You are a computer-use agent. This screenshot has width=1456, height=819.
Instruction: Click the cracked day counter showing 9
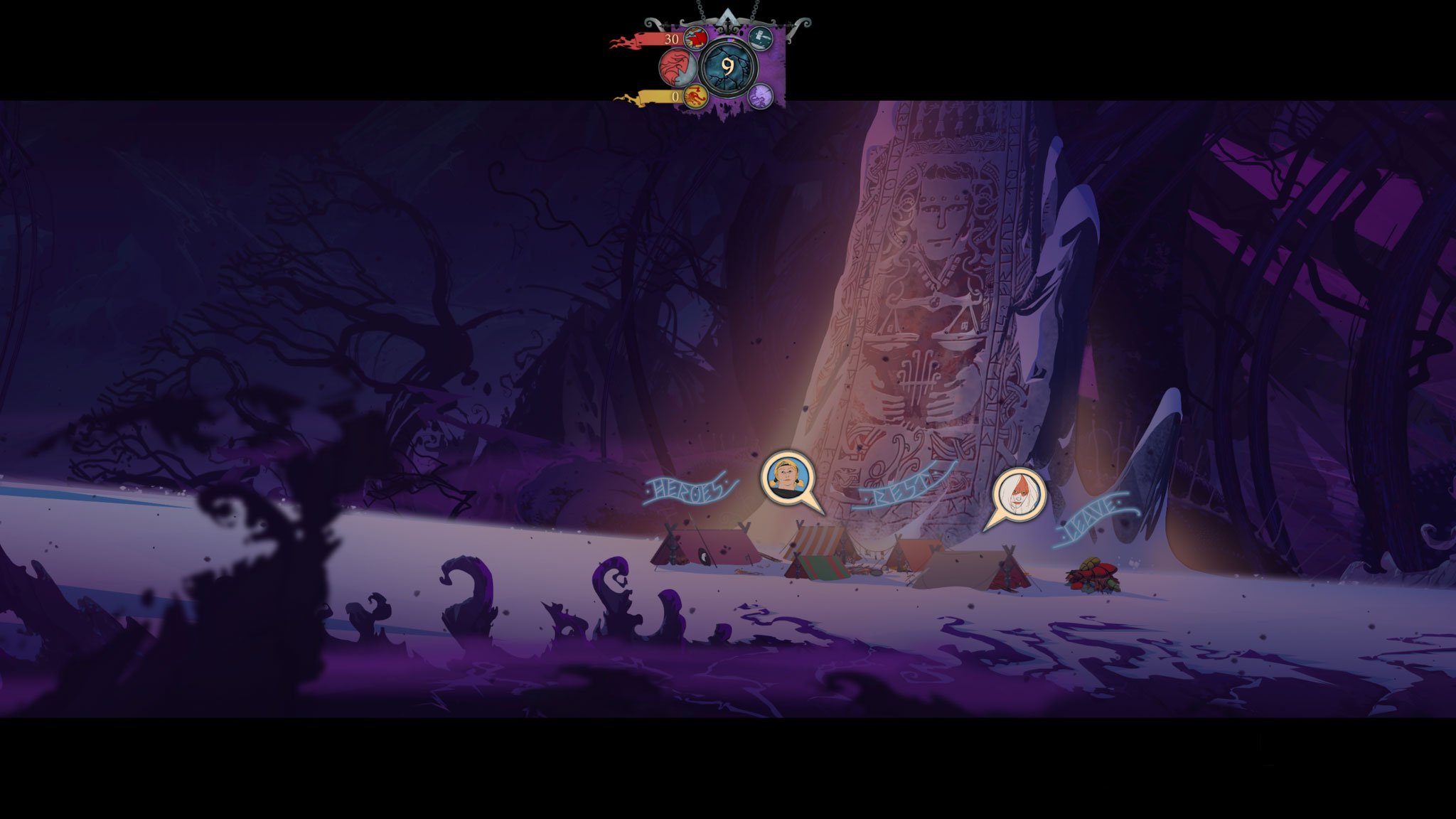pyautogui.click(x=728, y=67)
